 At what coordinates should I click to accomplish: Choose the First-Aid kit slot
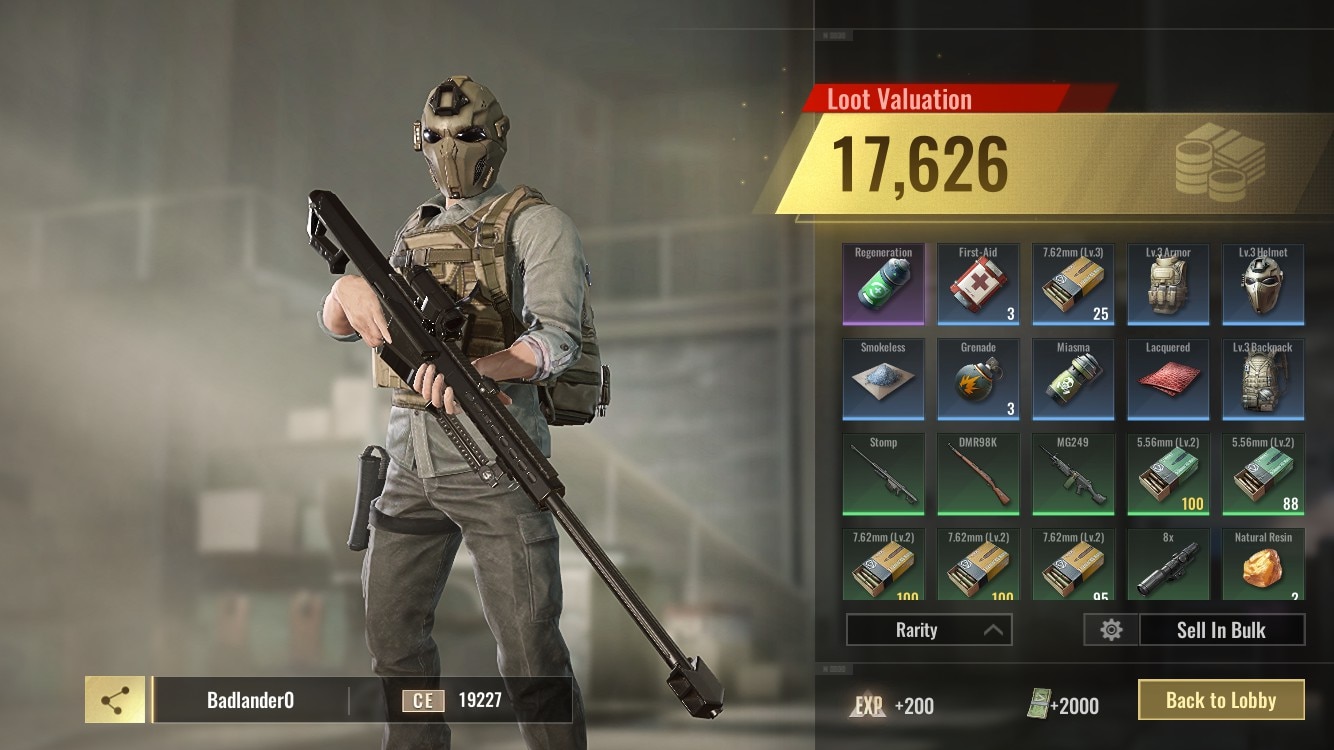[x=978, y=285]
